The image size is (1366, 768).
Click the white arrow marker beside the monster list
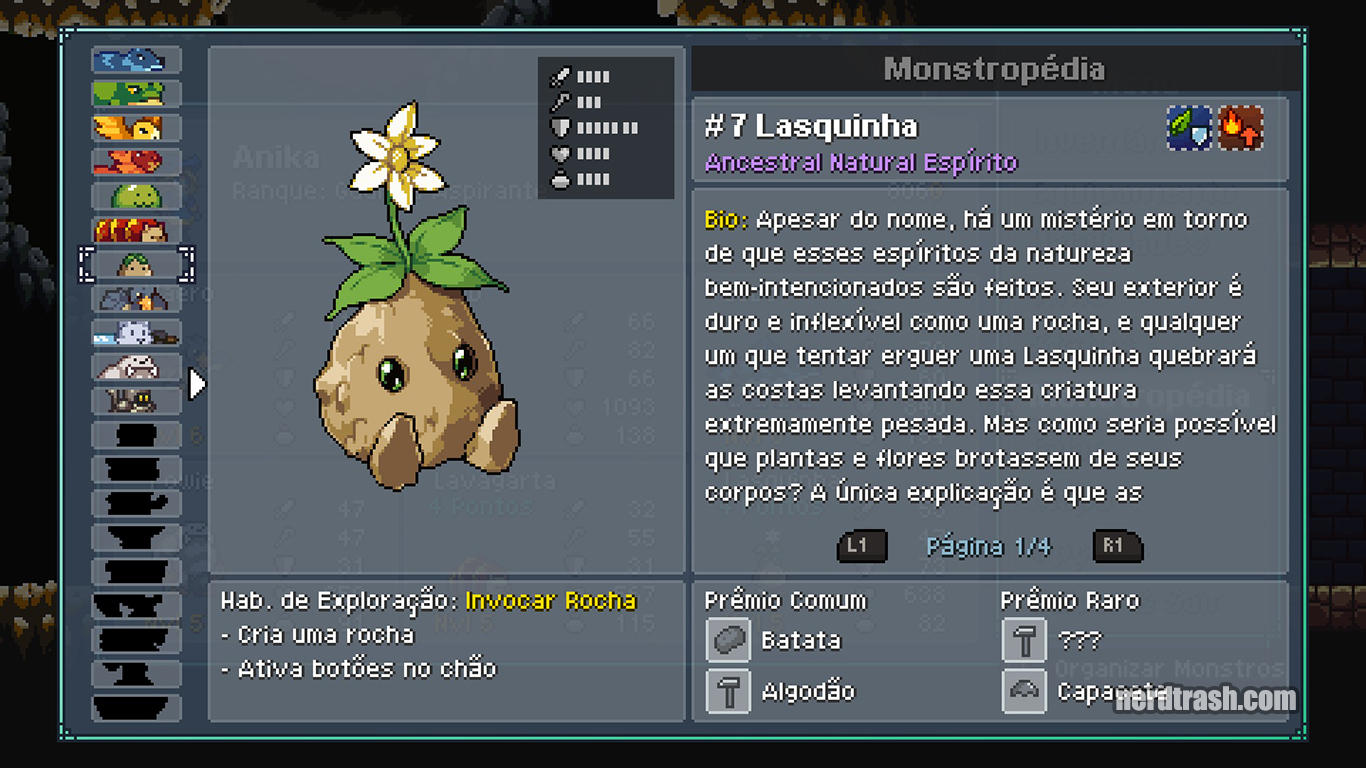click(194, 383)
